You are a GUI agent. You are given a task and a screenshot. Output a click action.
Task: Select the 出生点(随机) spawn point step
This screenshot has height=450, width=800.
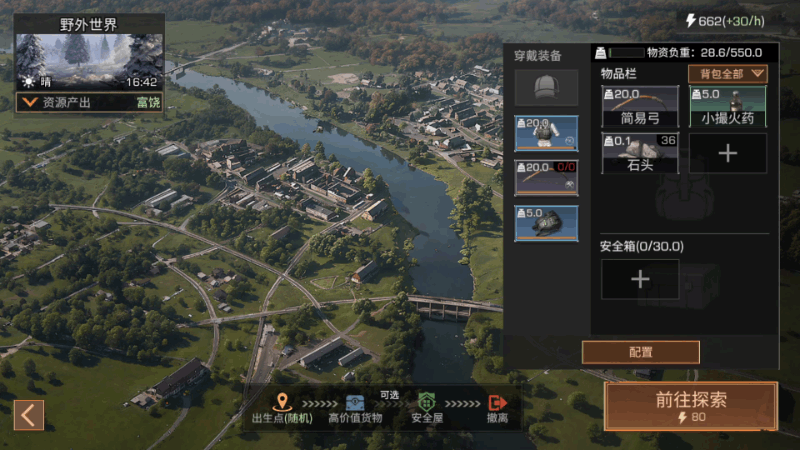[282, 408]
